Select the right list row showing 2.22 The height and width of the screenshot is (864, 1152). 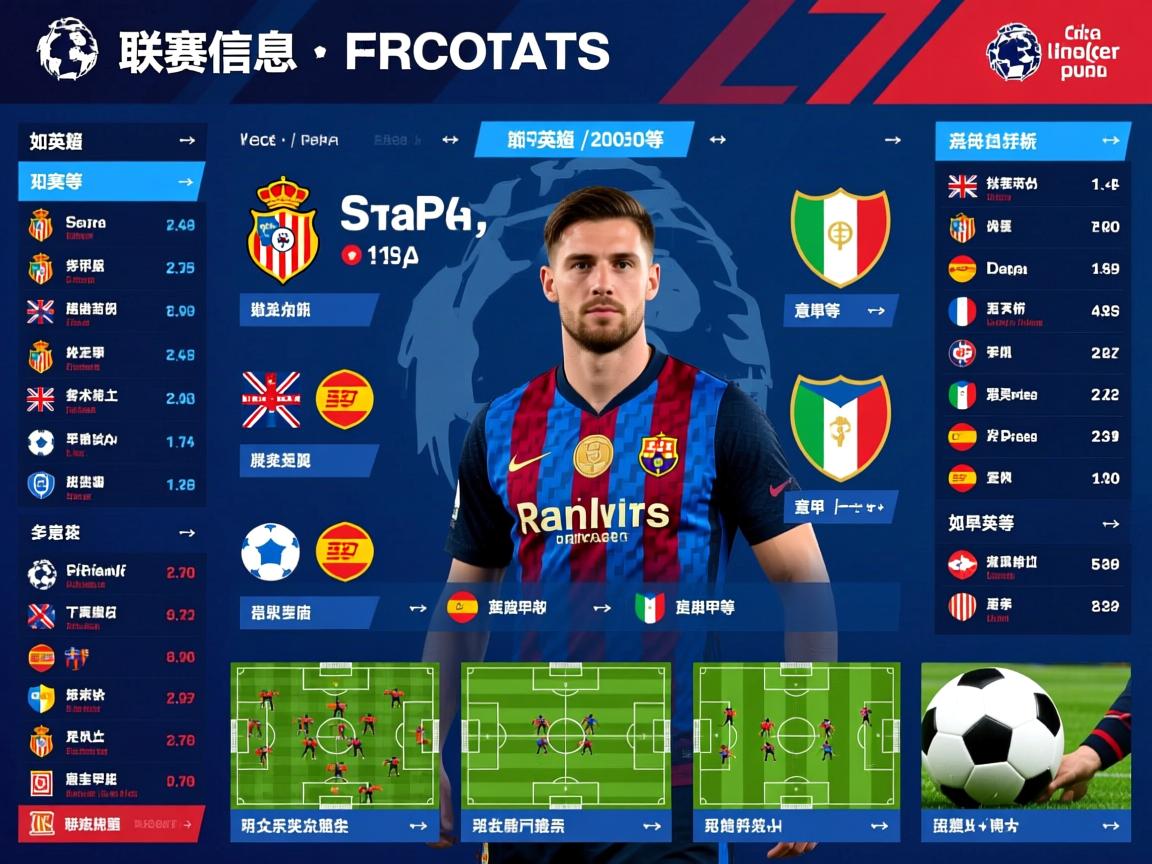(1032, 395)
